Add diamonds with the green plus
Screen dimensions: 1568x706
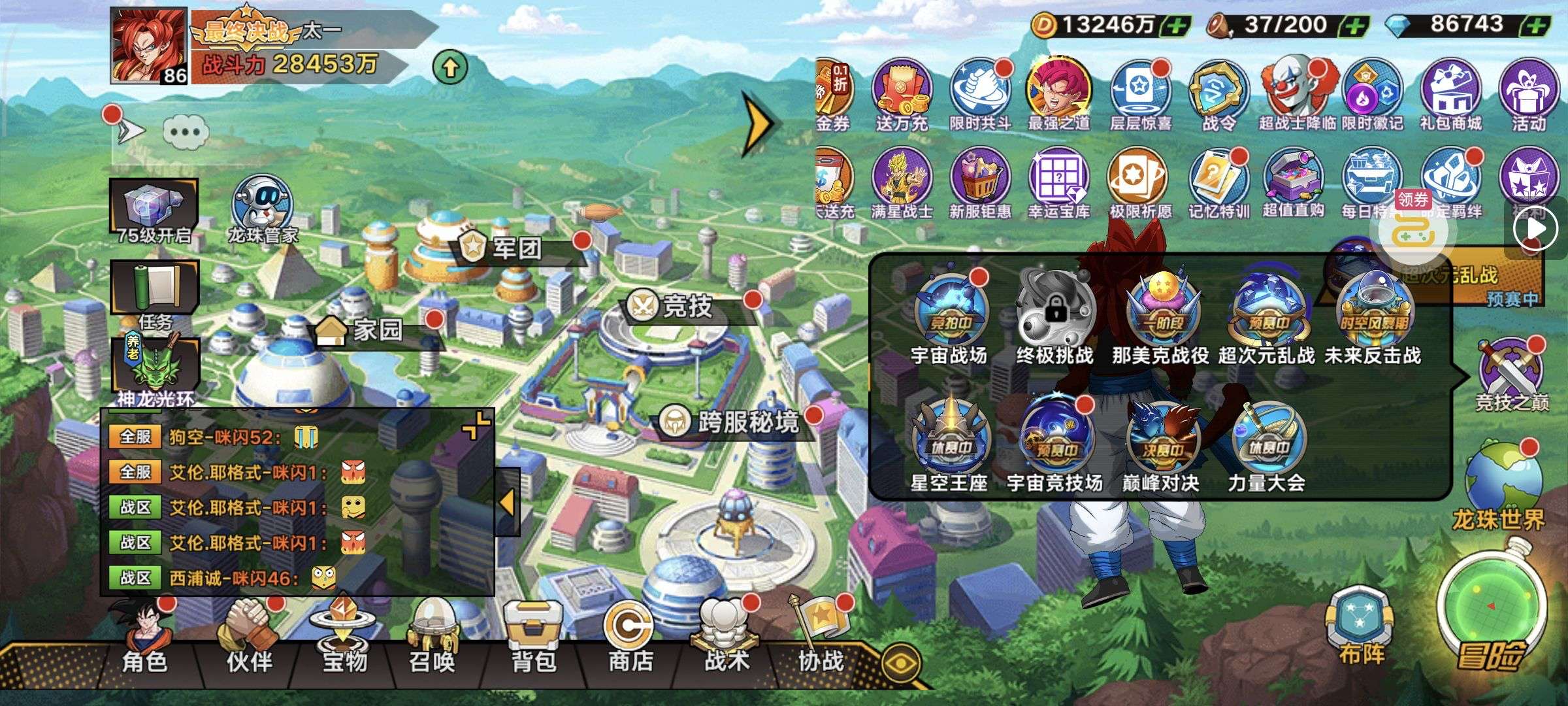coord(1538,26)
